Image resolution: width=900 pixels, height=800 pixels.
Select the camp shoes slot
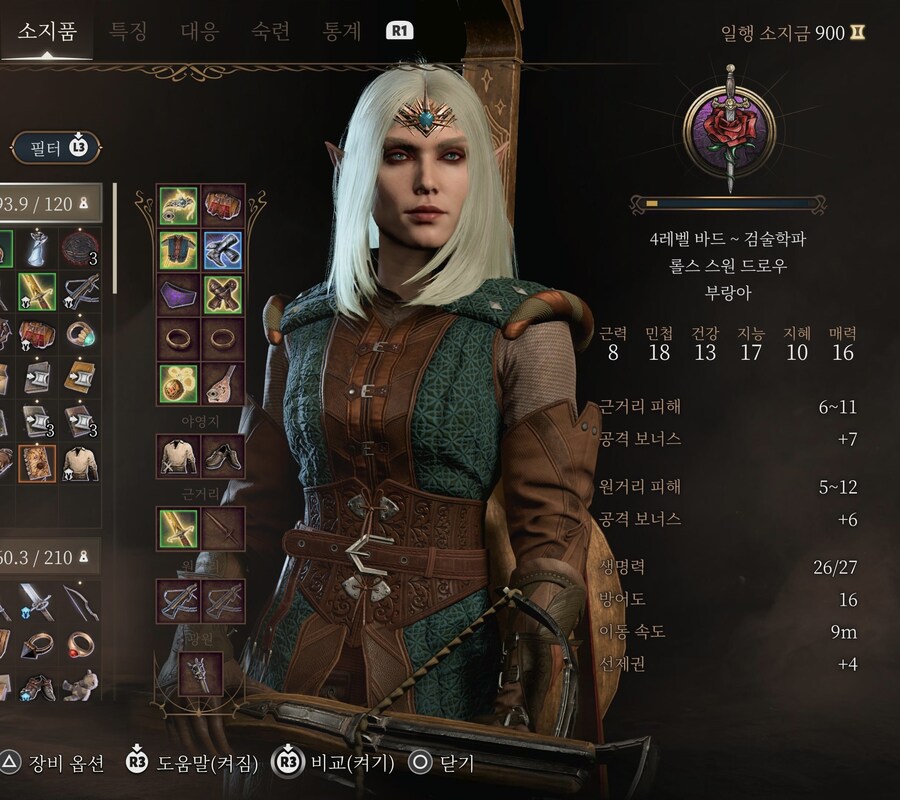point(223,457)
